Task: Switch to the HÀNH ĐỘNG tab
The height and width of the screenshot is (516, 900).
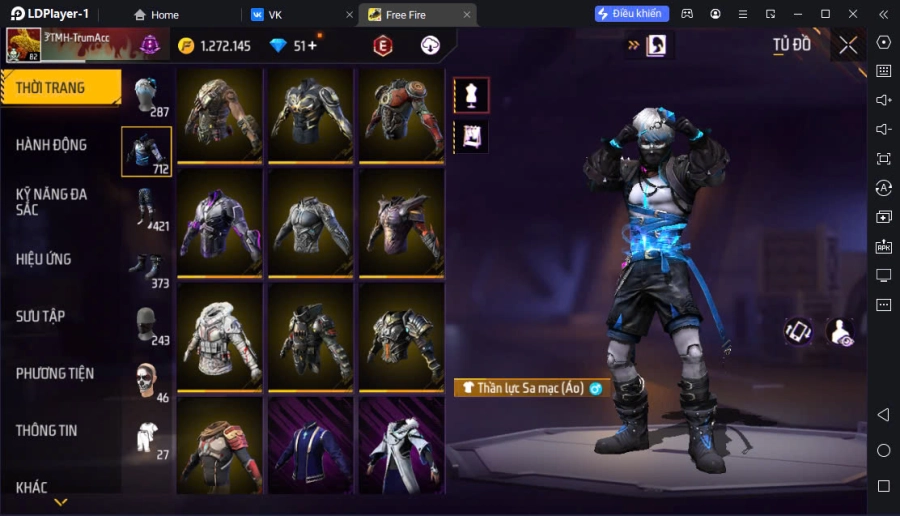Action: tap(52, 145)
